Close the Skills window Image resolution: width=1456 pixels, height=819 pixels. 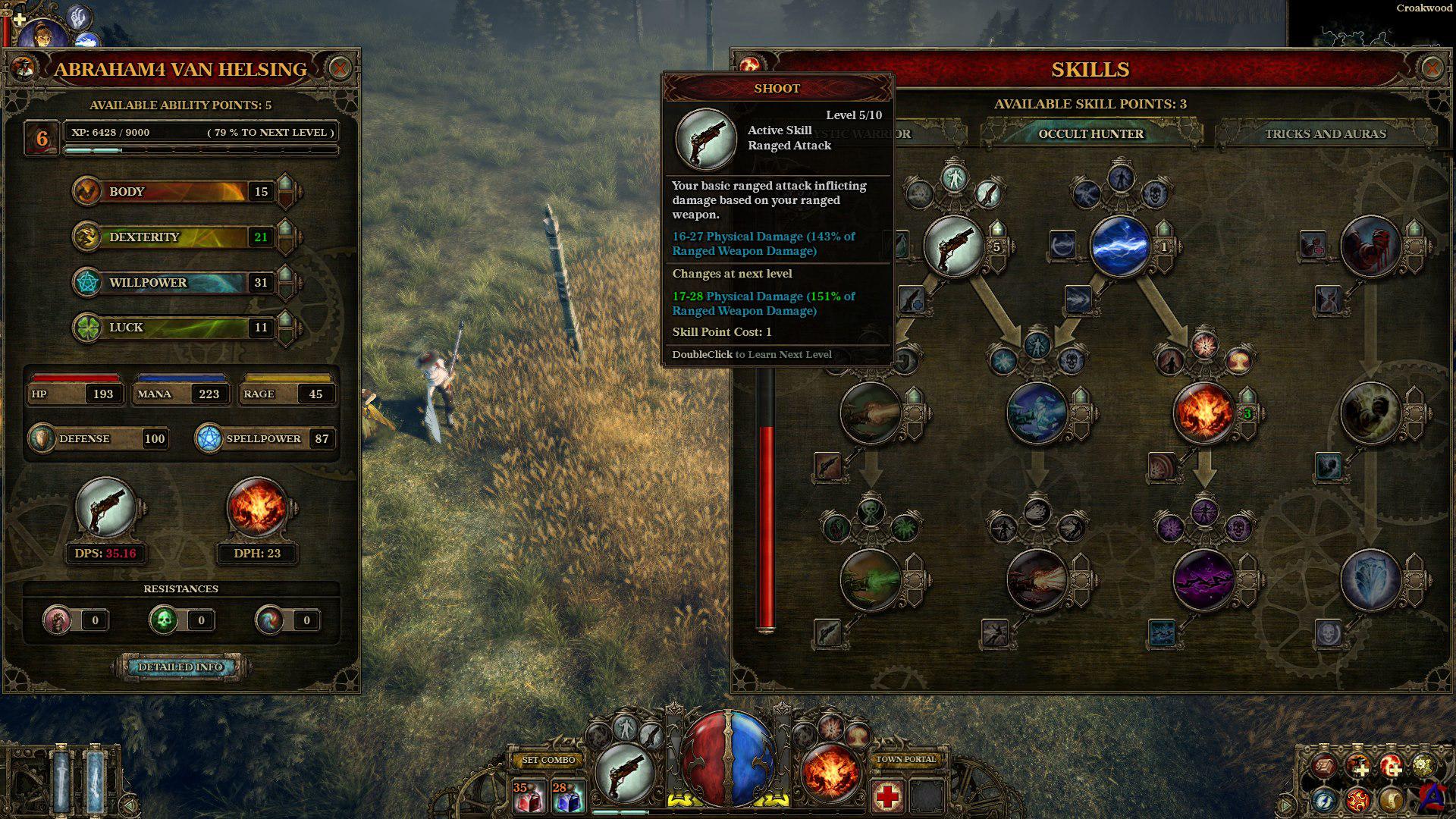(1431, 69)
